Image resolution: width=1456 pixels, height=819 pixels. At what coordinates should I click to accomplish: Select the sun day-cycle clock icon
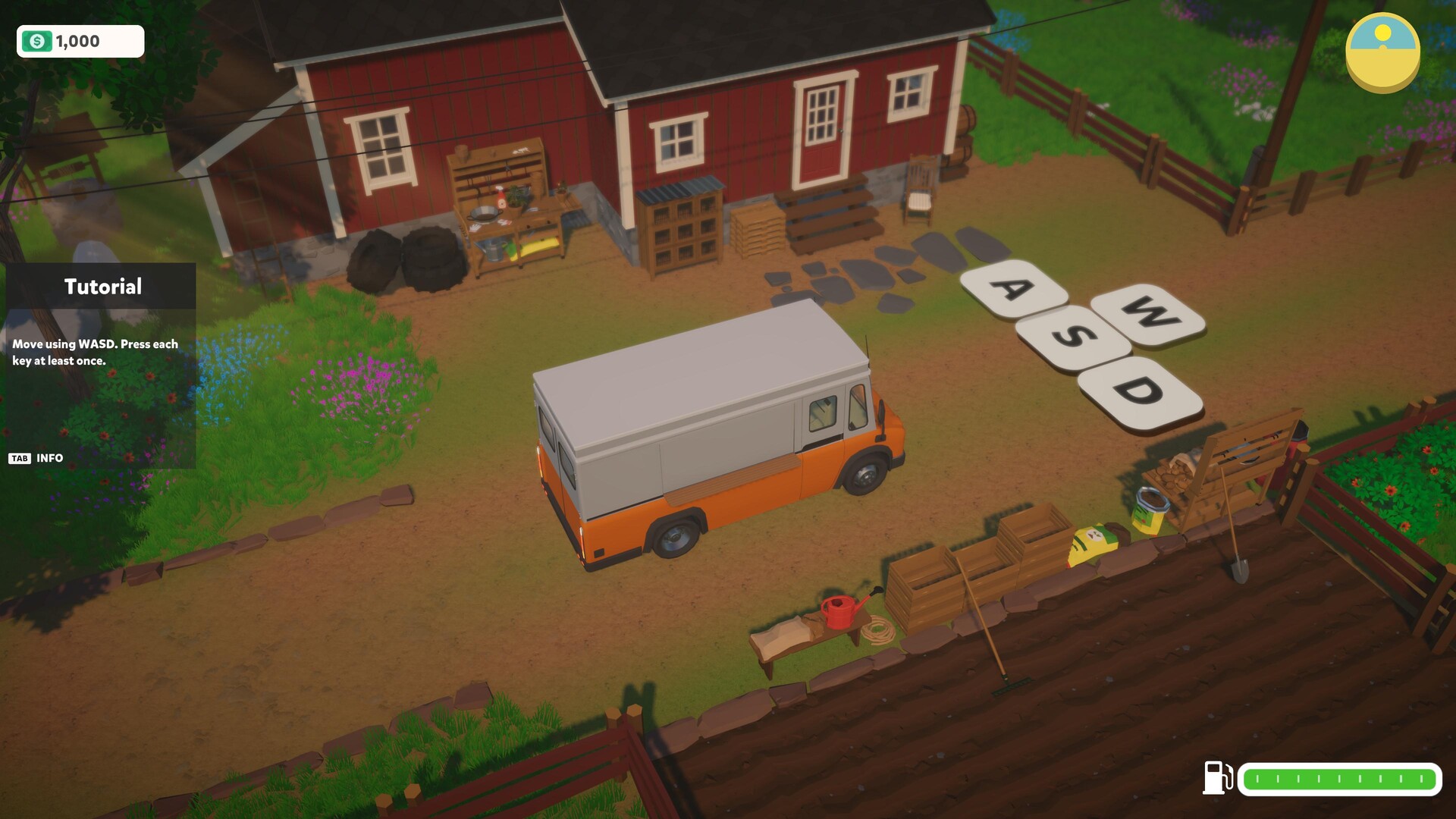point(1382,52)
